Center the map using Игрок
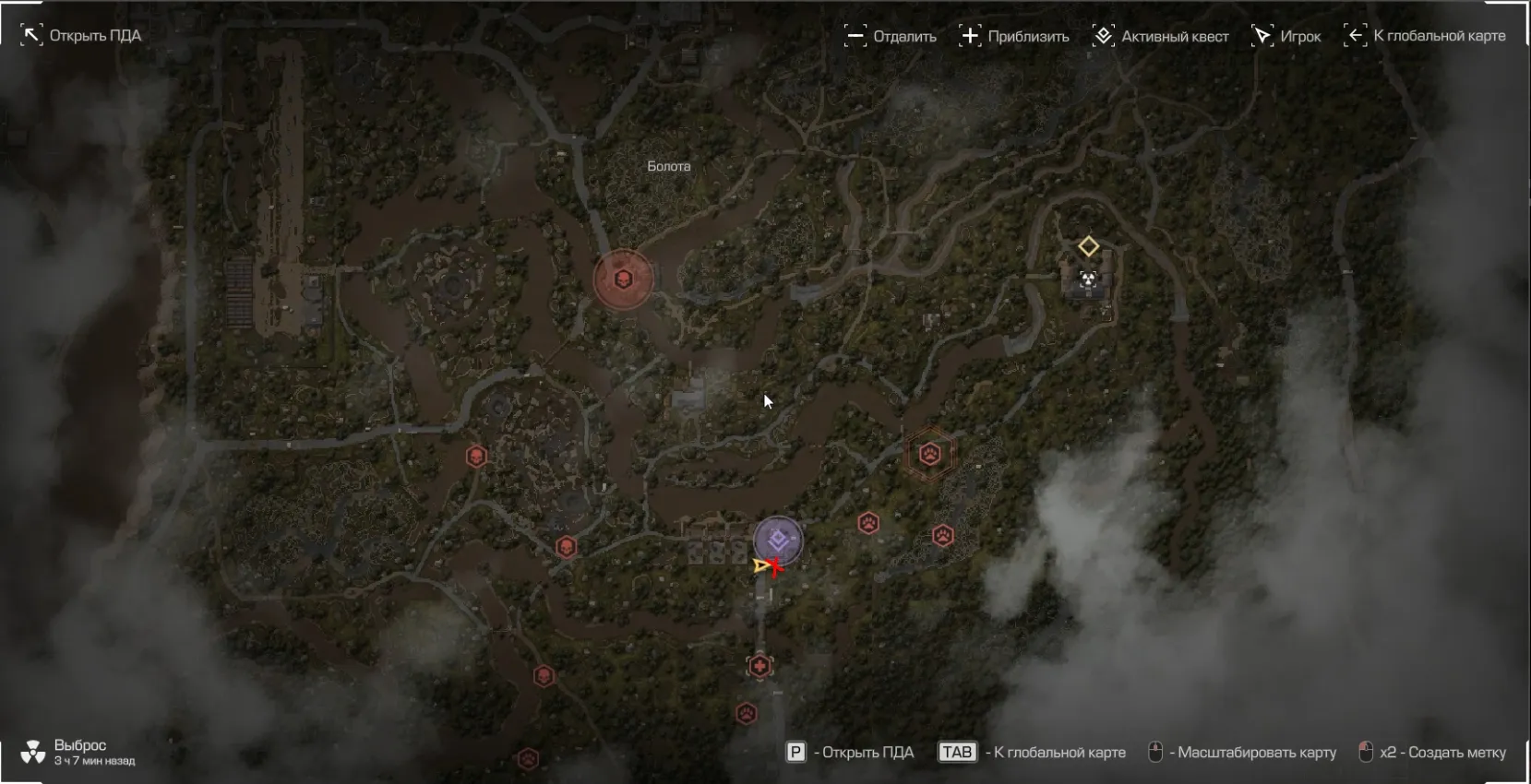Screen dimensions: 1531x784 click(1286, 37)
